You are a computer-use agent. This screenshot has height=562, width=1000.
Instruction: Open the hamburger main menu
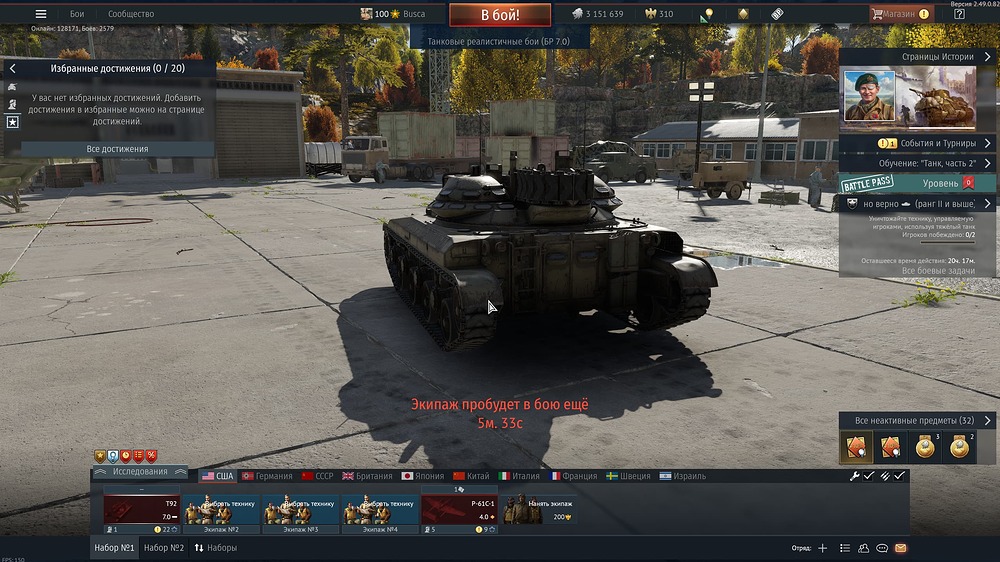click(x=41, y=14)
